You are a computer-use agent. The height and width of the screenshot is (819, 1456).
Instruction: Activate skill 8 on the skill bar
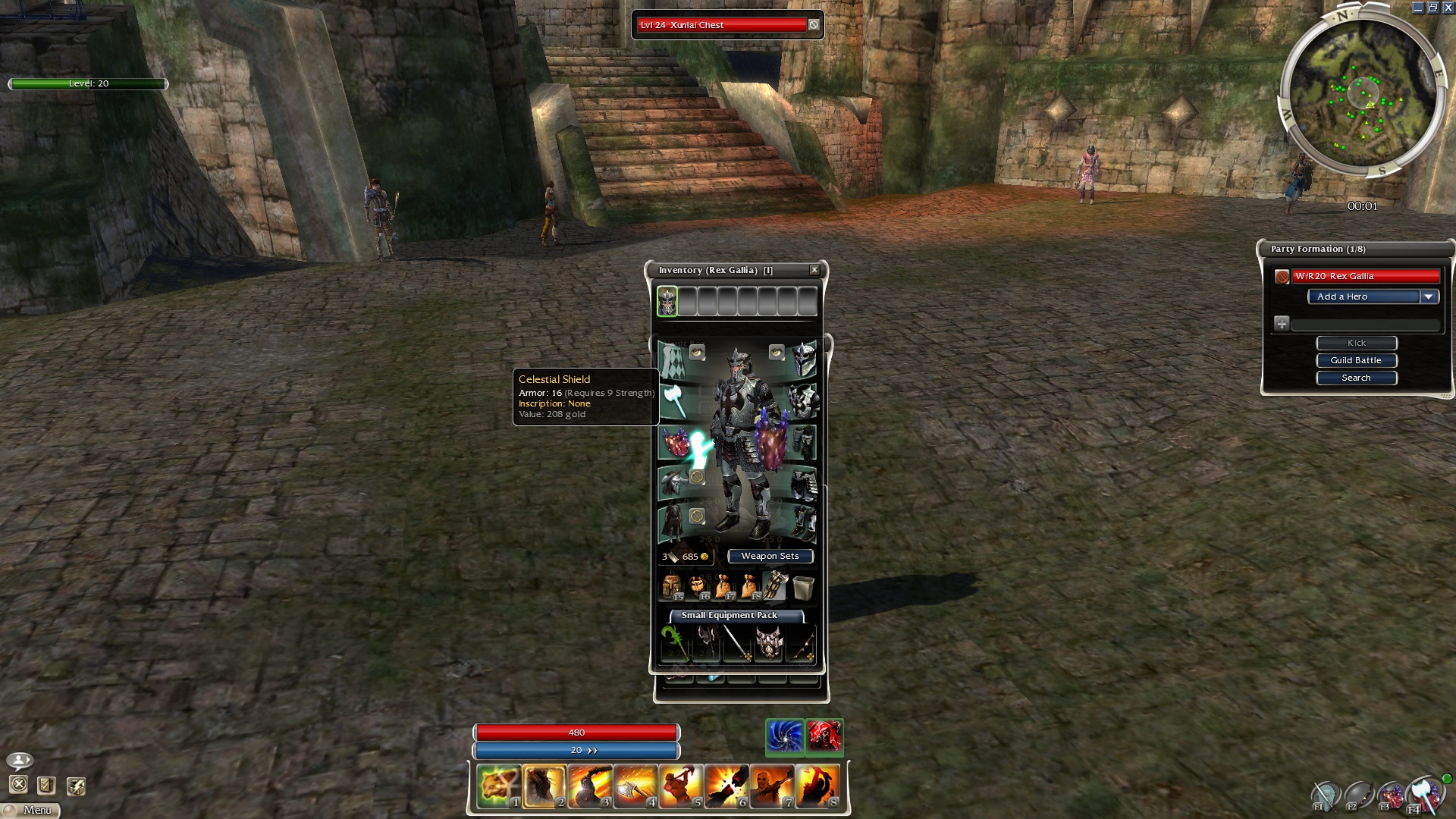pos(817,786)
